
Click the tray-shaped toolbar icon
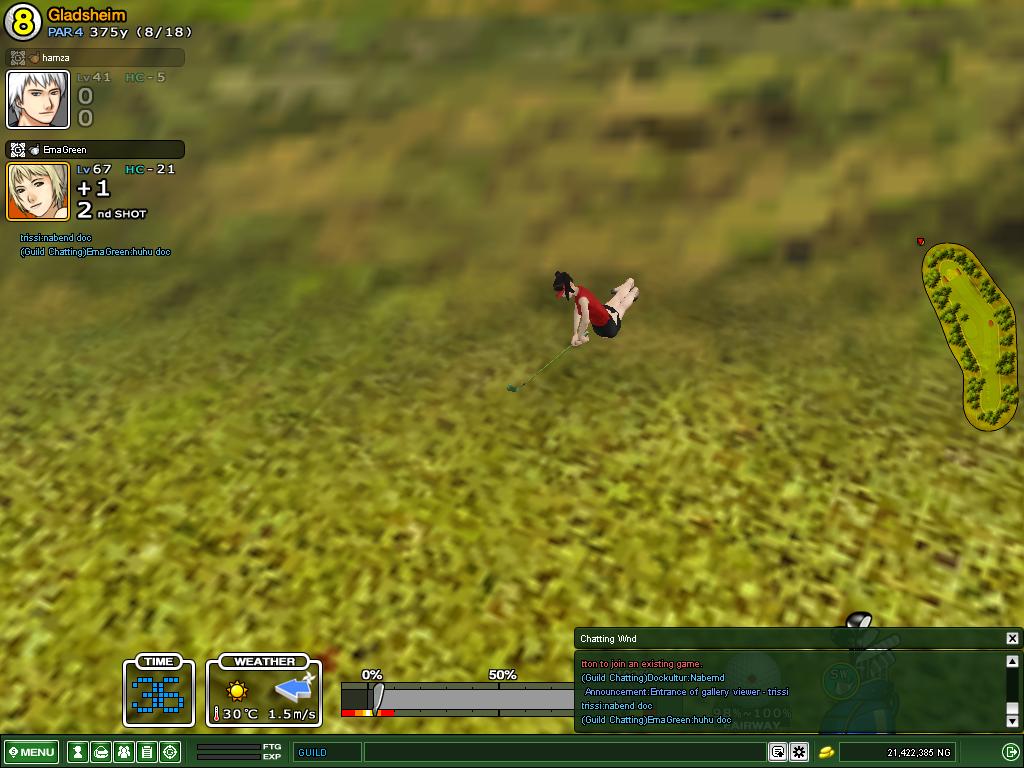(101, 752)
